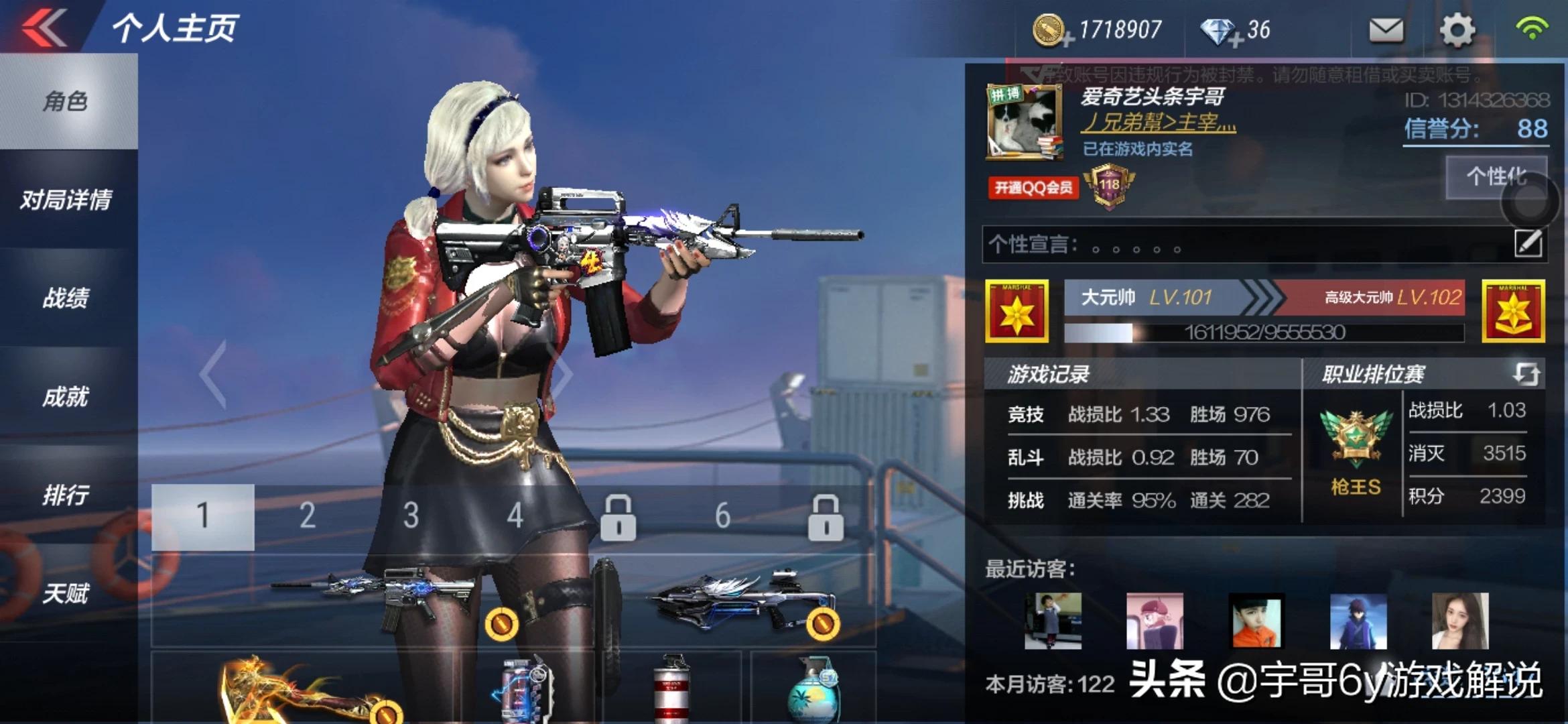
Task: Click the 个性化 personalization button
Action: (x=1496, y=177)
